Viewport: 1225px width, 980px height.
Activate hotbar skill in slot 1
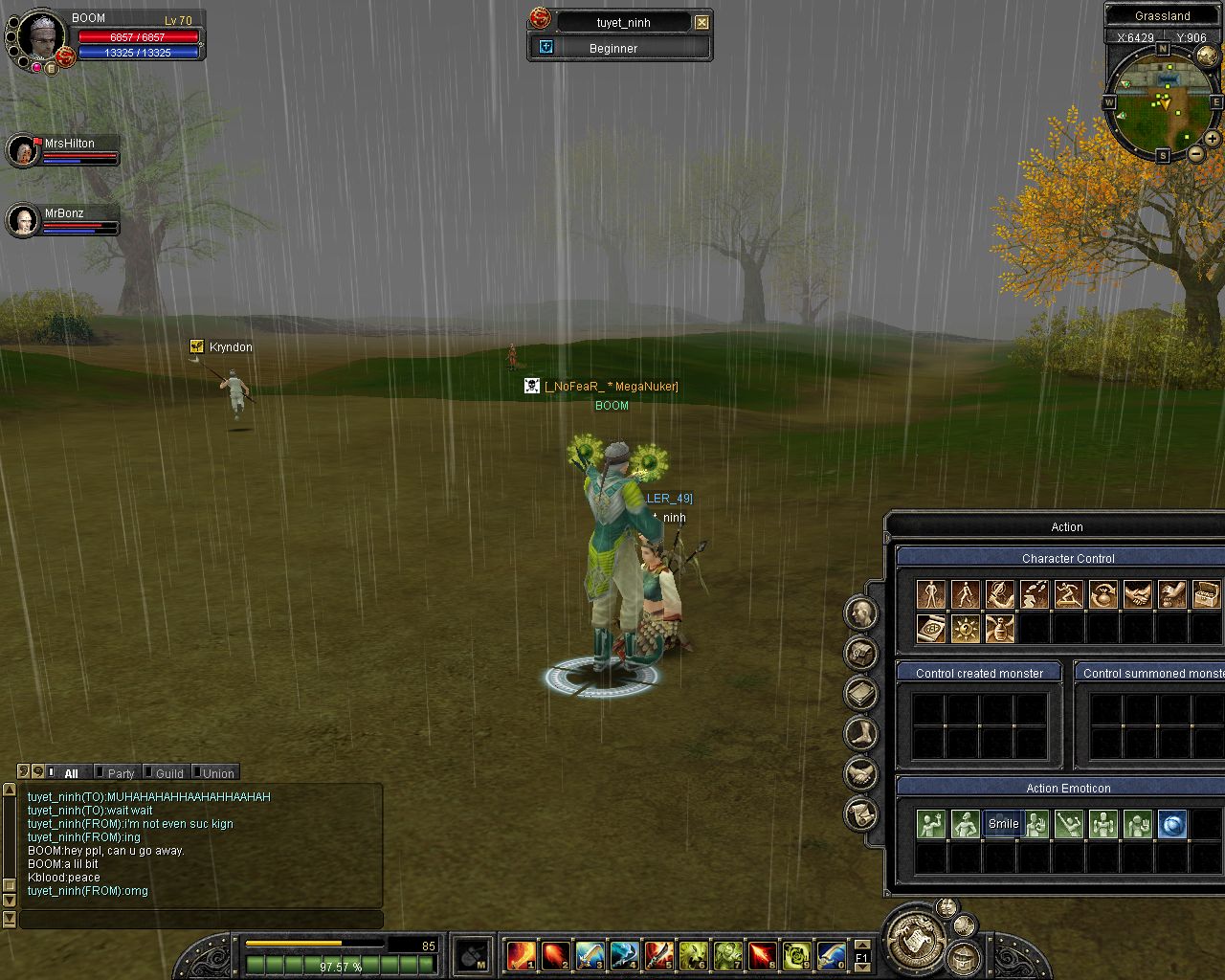[x=522, y=955]
